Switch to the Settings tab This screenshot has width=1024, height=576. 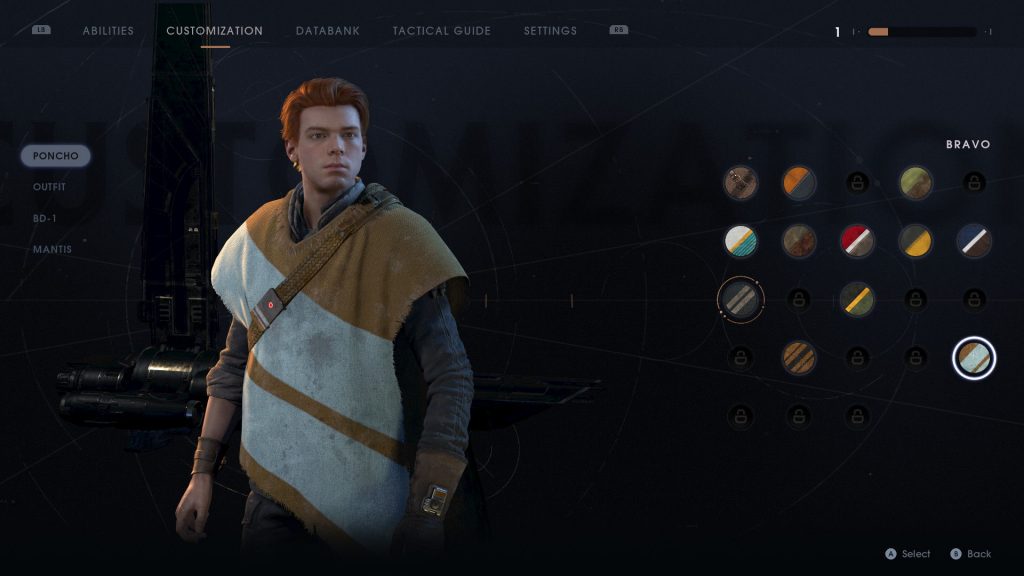tap(550, 31)
